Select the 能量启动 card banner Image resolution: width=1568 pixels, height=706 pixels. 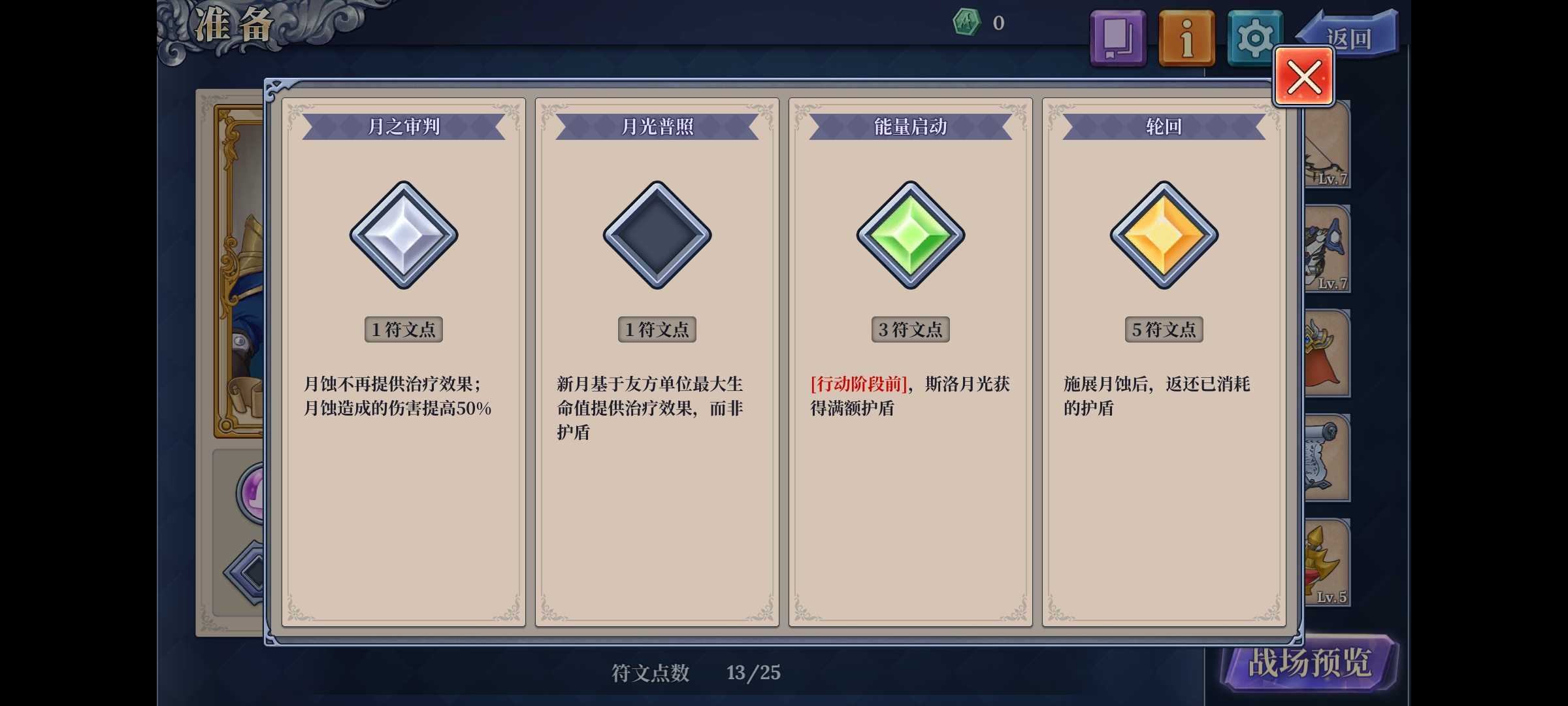point(909,126)
